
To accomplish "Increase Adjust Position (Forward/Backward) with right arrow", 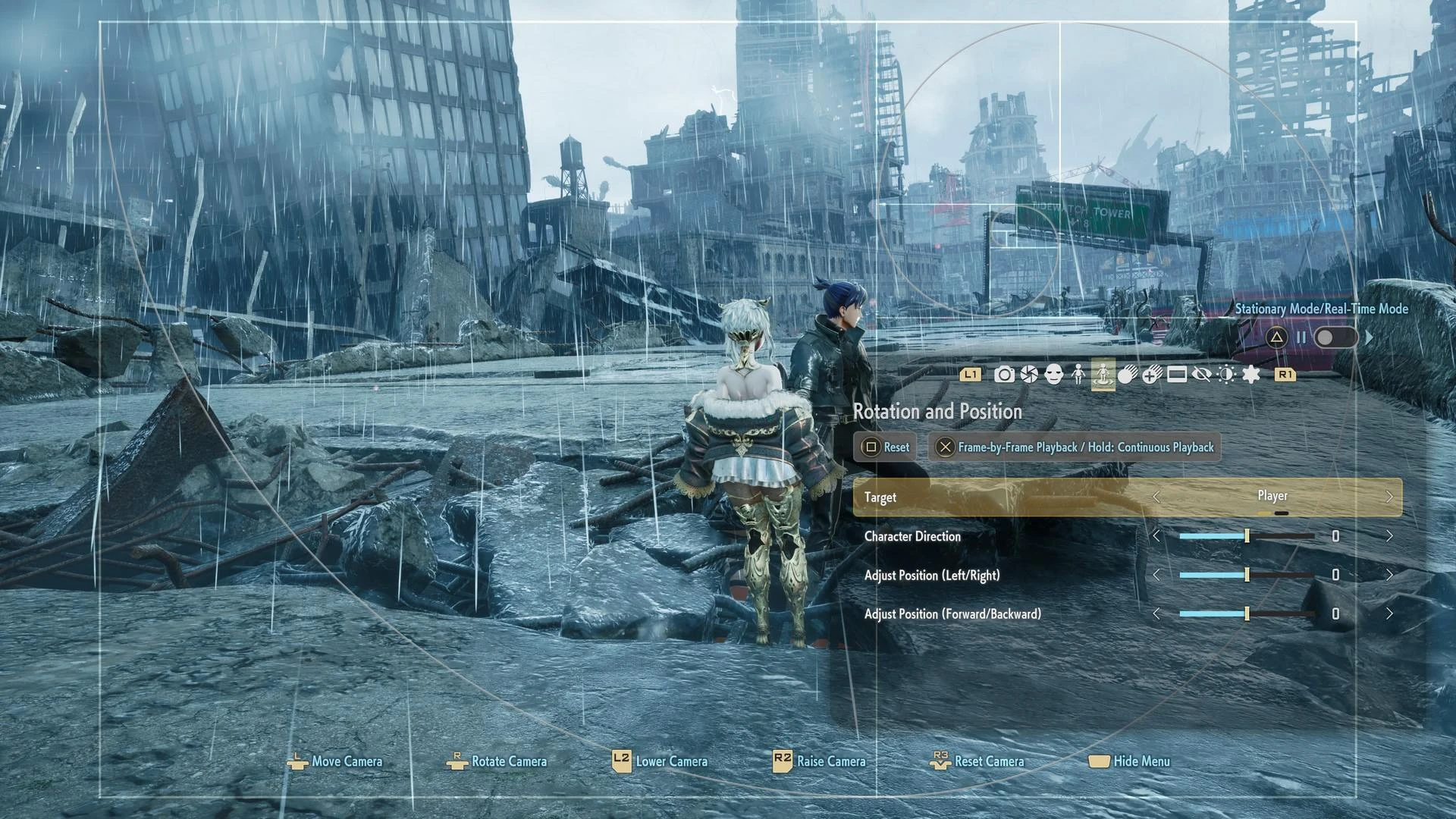I will 1389,613.
